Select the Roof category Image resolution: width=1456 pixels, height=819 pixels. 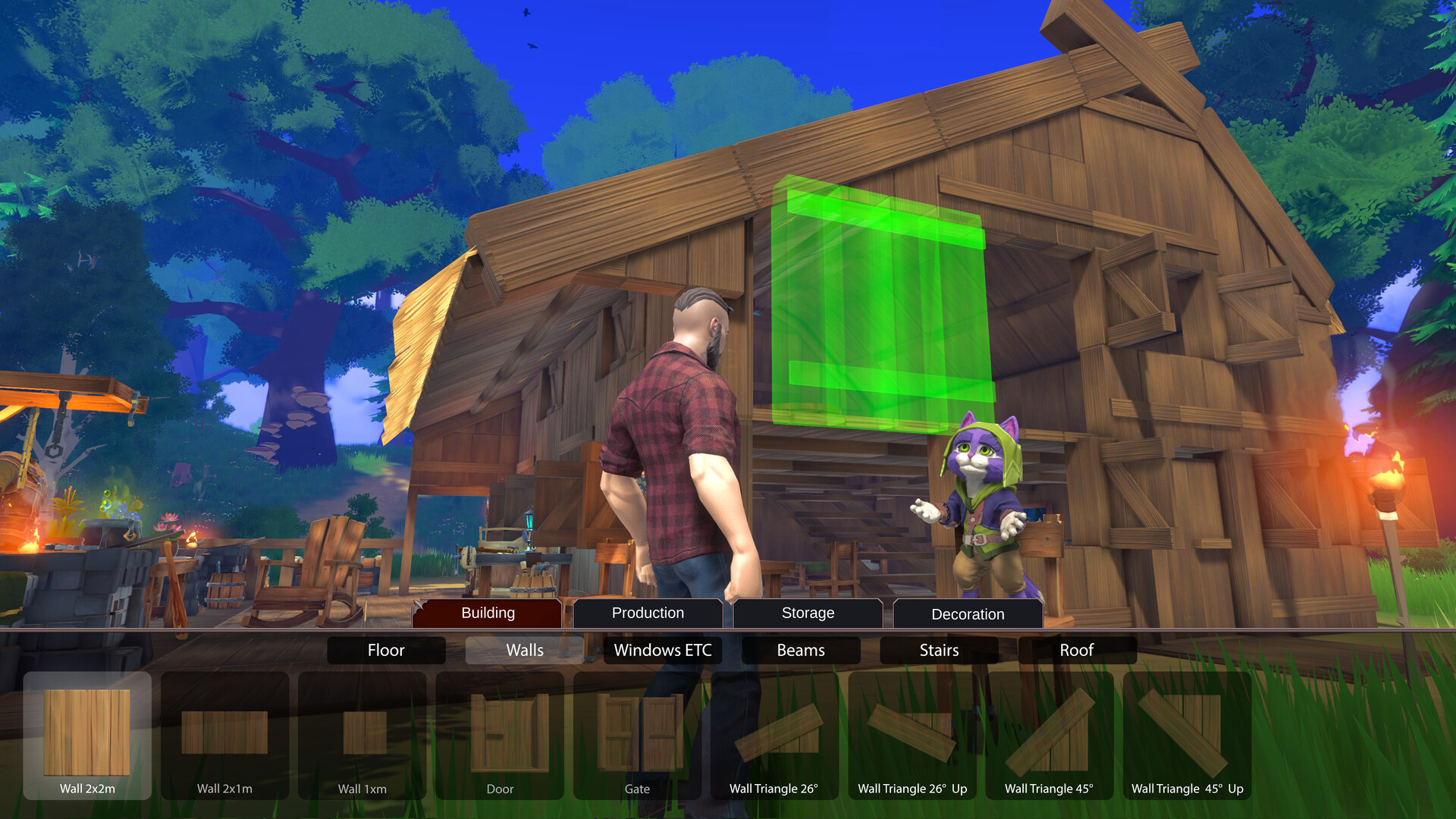[x=1077, y=650]
